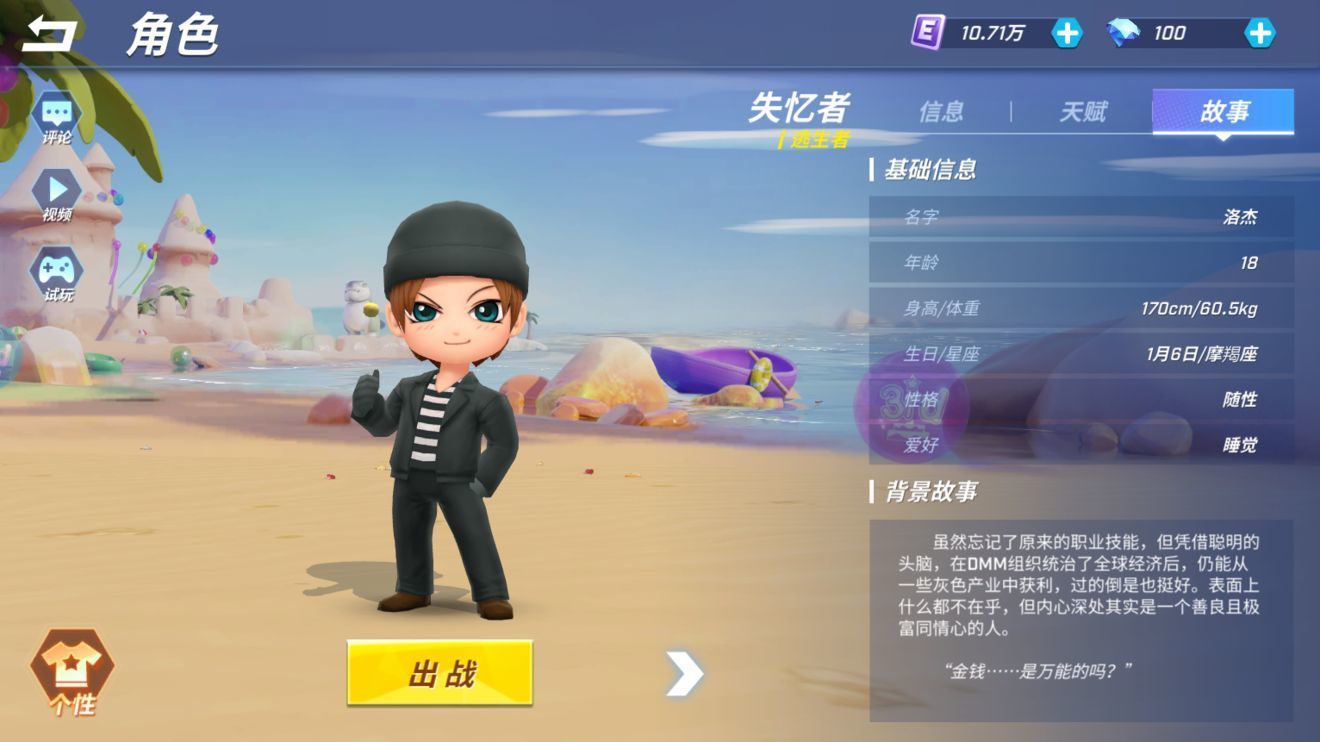Add E currency with its plus button
1320x742 pixels.
[x=1067, y=33]
